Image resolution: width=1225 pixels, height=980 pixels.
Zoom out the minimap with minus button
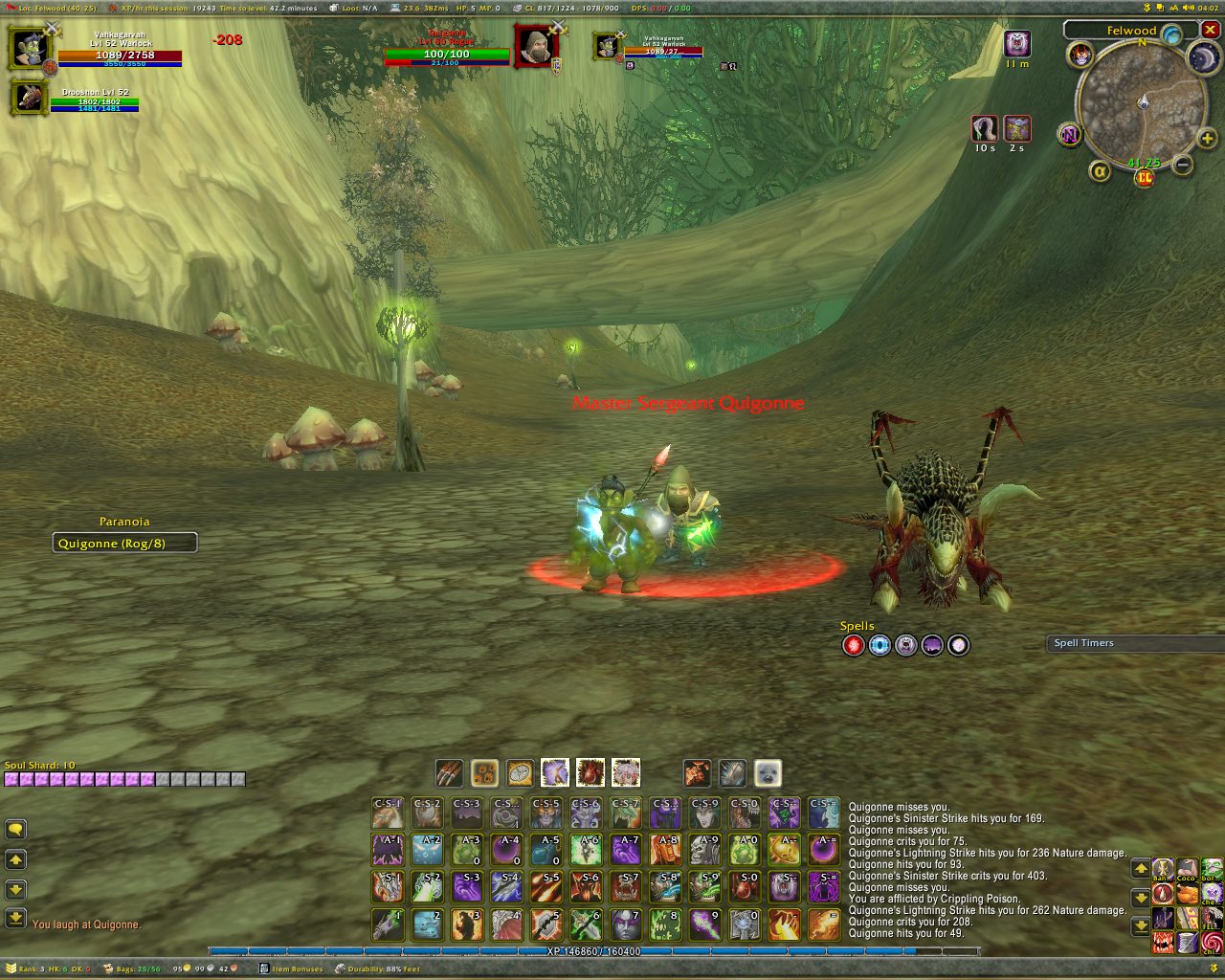(x=1183, y=165)
